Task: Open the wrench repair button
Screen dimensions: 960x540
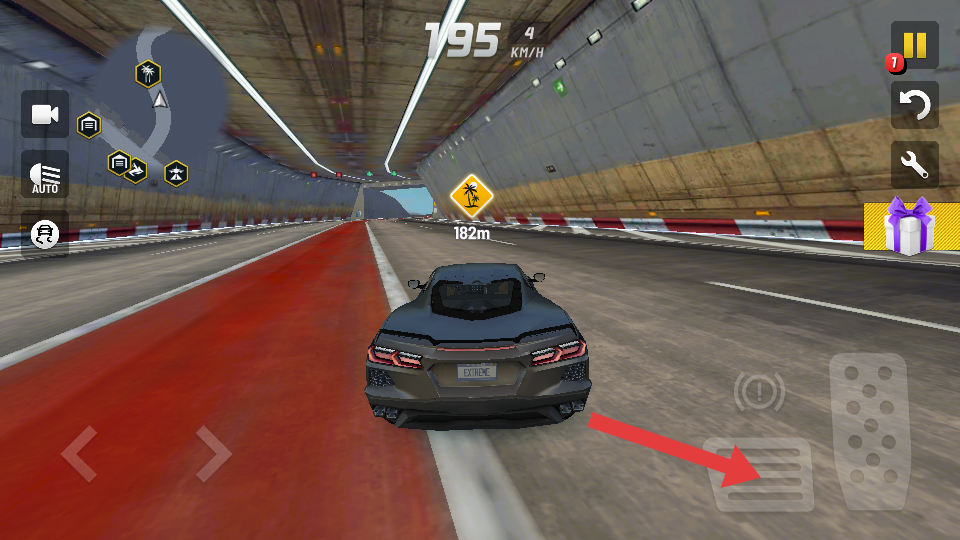Action: pyautogui.click(x=915, y=165)
